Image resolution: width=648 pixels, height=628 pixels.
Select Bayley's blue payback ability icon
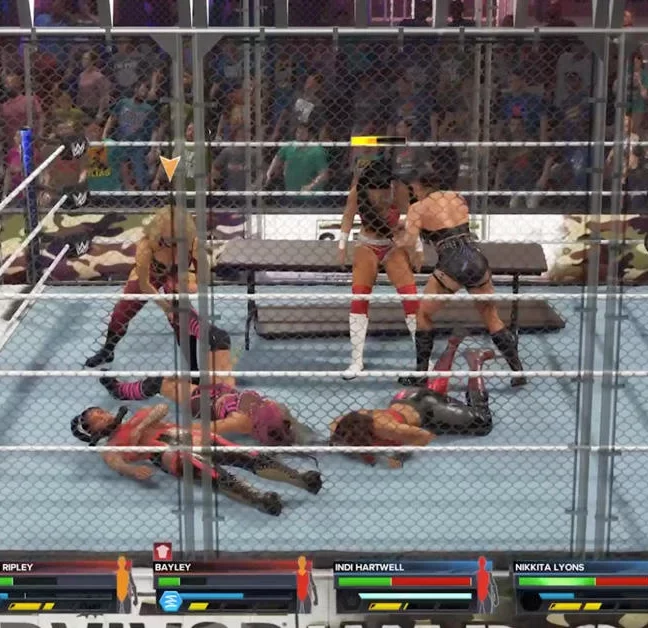[169, 601]
